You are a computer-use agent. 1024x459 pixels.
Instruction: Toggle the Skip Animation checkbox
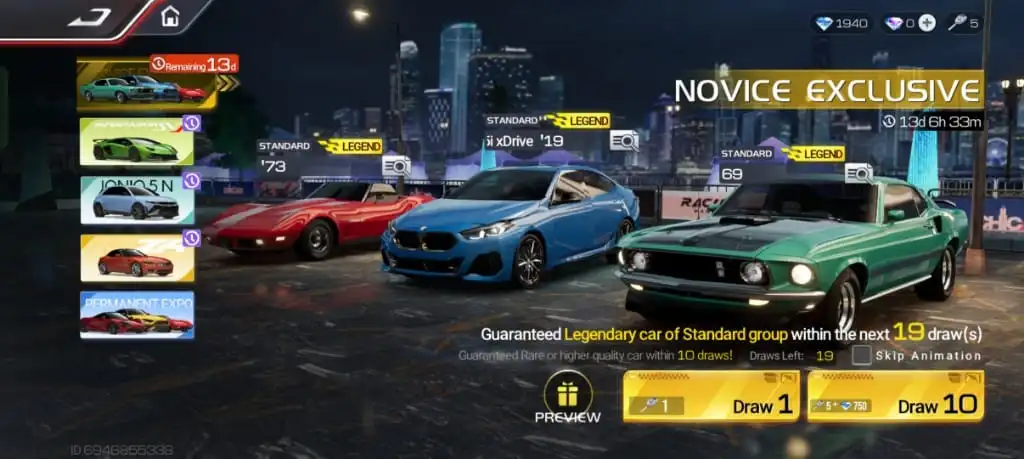click(x=862, y=355)
